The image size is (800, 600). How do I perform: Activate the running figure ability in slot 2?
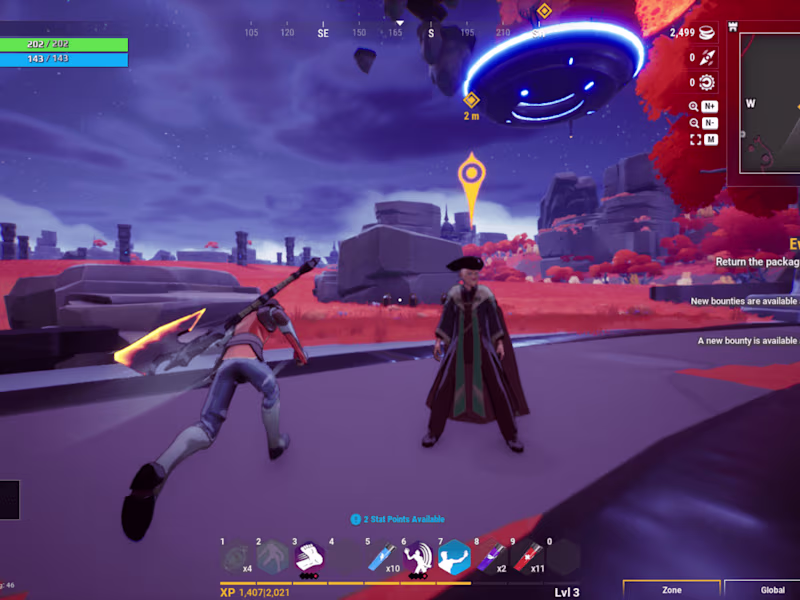point(272,557)
